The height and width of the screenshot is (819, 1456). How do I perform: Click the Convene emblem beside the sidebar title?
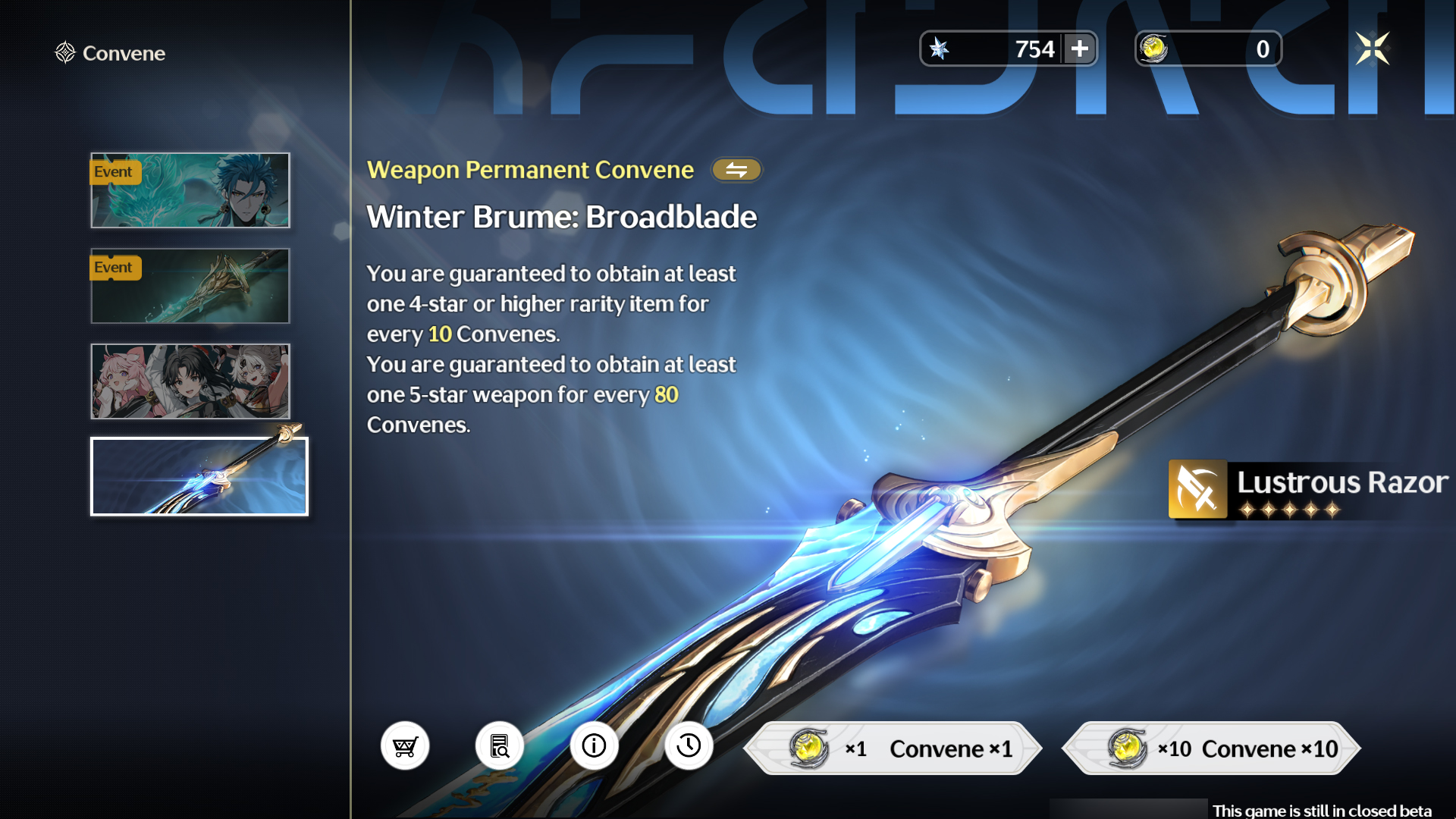pyautogui.click(x=64, y=52)
